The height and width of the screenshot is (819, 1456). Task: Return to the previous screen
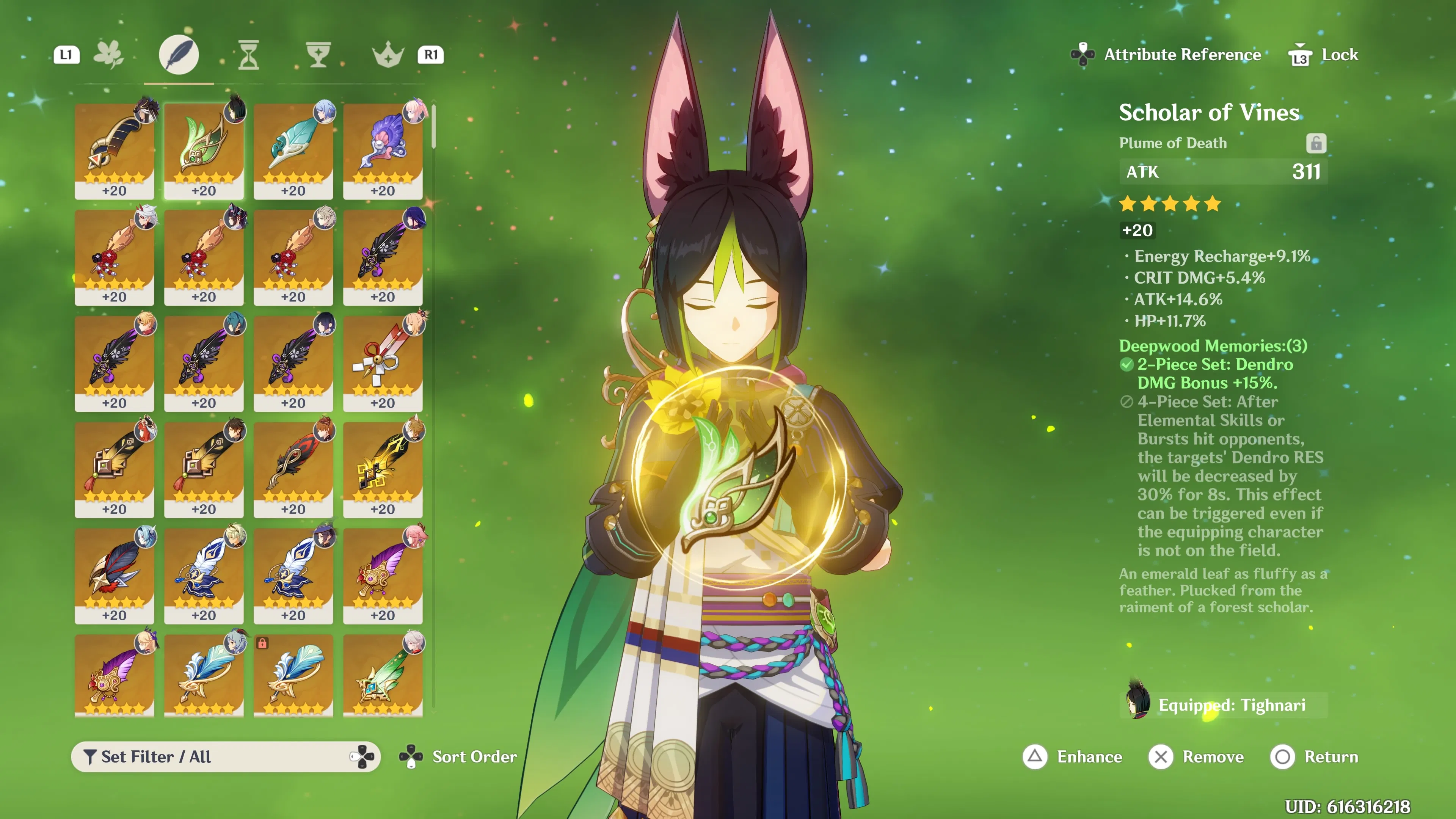pyautogui.click(x=1314, y=756)
